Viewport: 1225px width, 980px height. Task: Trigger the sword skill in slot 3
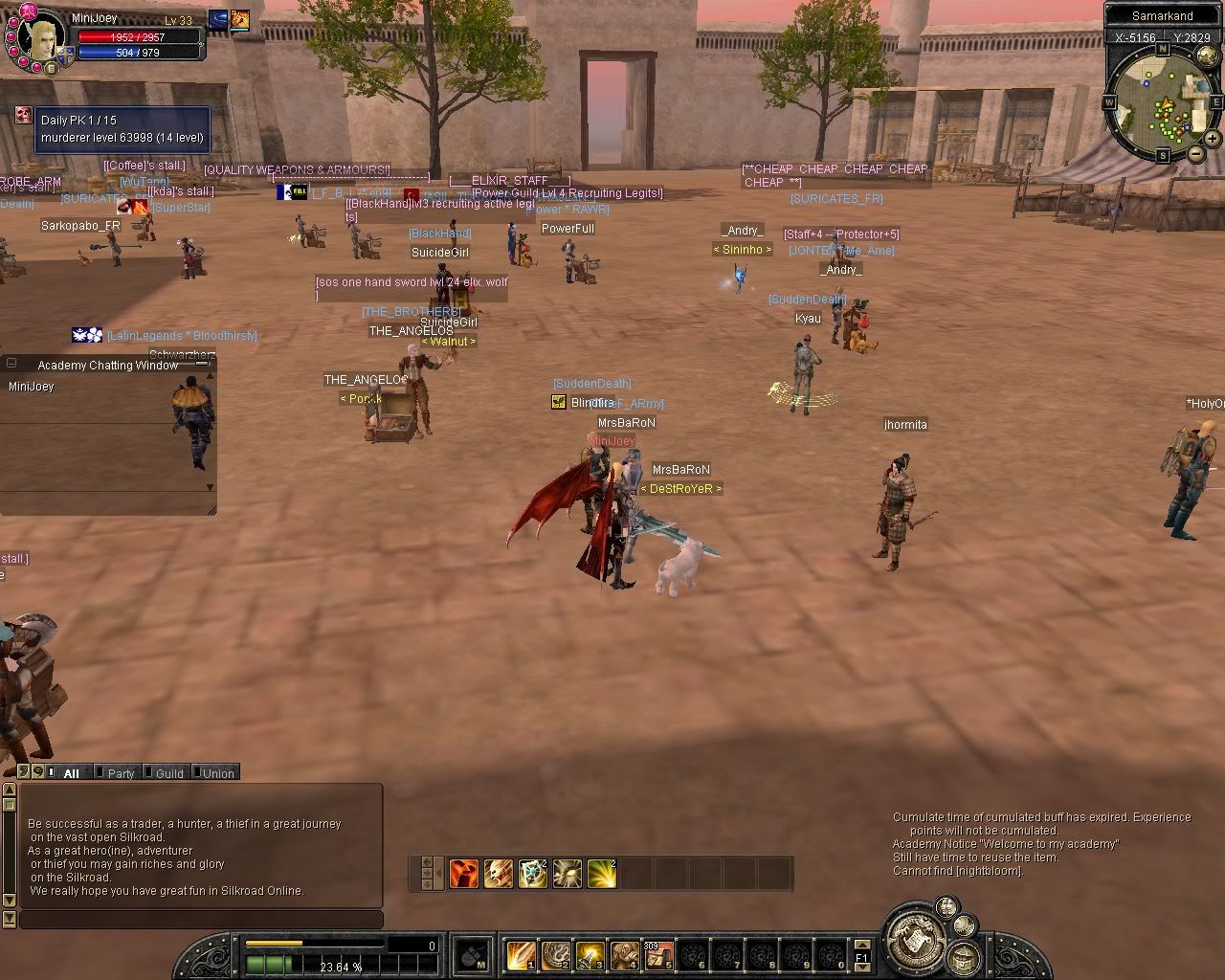(x=590, y=953)
